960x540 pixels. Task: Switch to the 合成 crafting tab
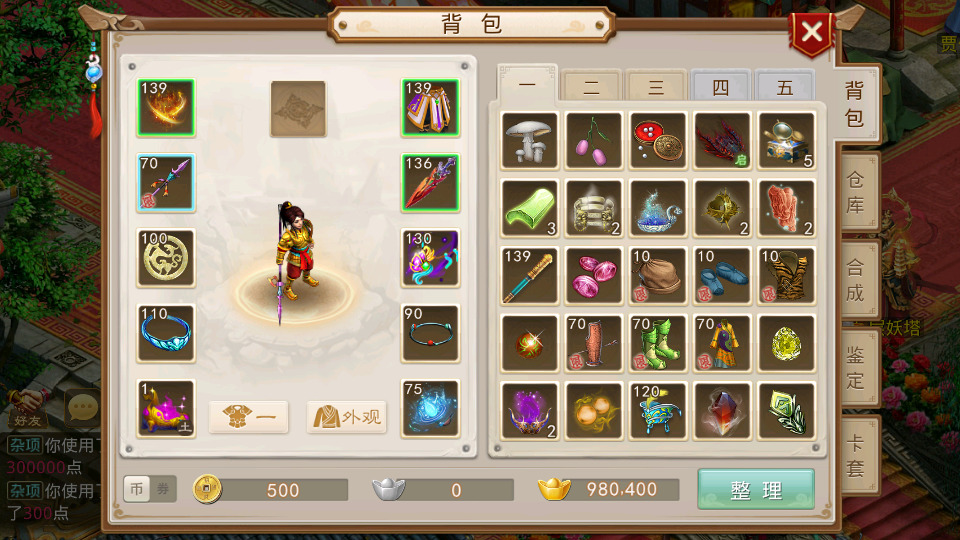point(855,281)
